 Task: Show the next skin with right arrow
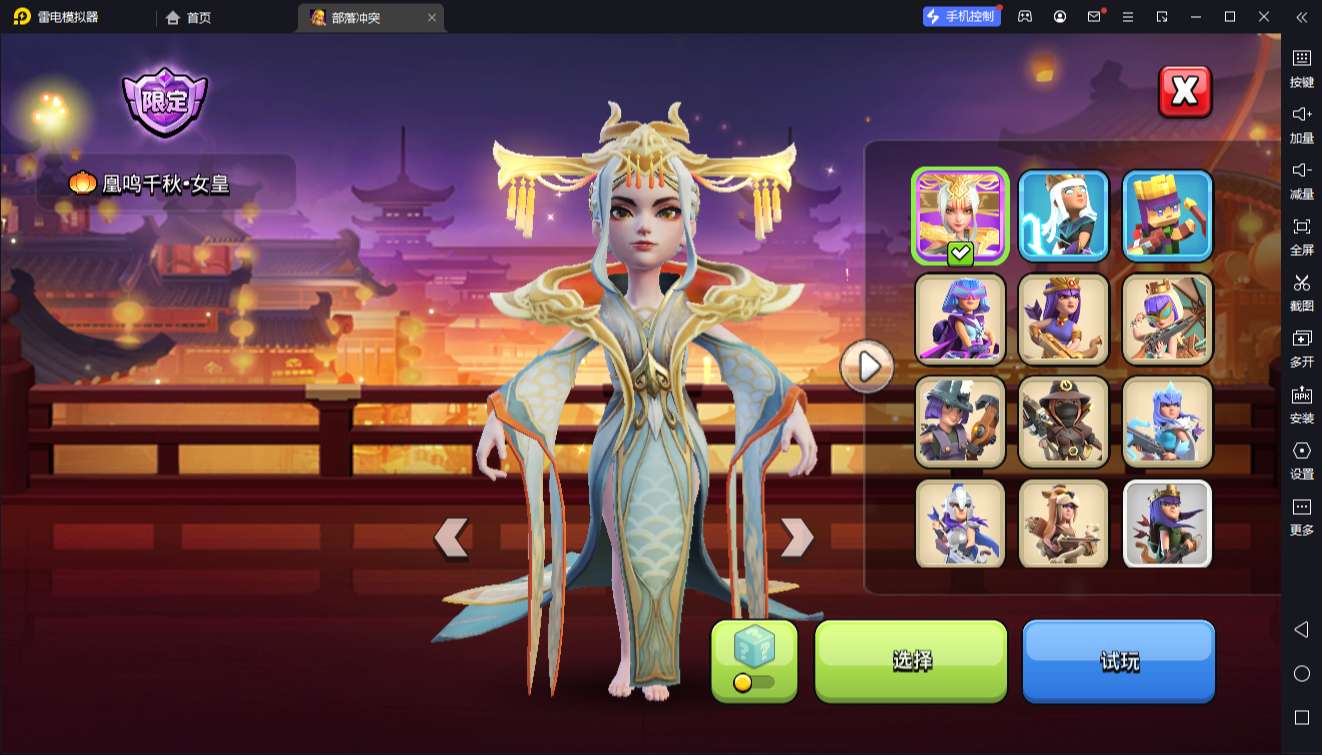pos(796,538)
